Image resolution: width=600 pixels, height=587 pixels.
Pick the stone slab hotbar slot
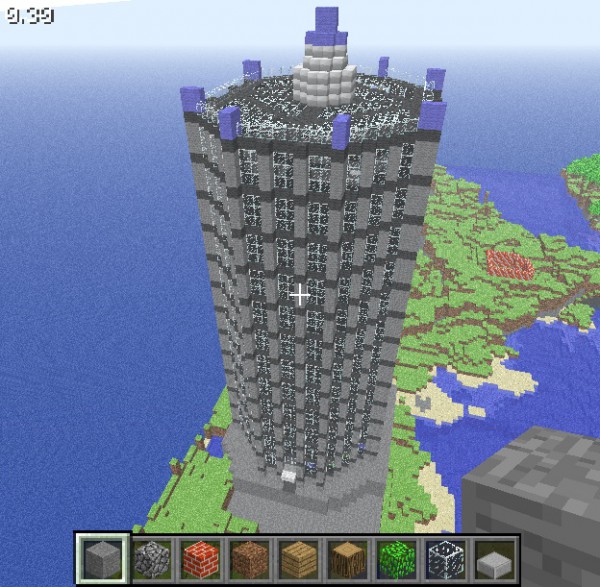(x=493, y=558)
